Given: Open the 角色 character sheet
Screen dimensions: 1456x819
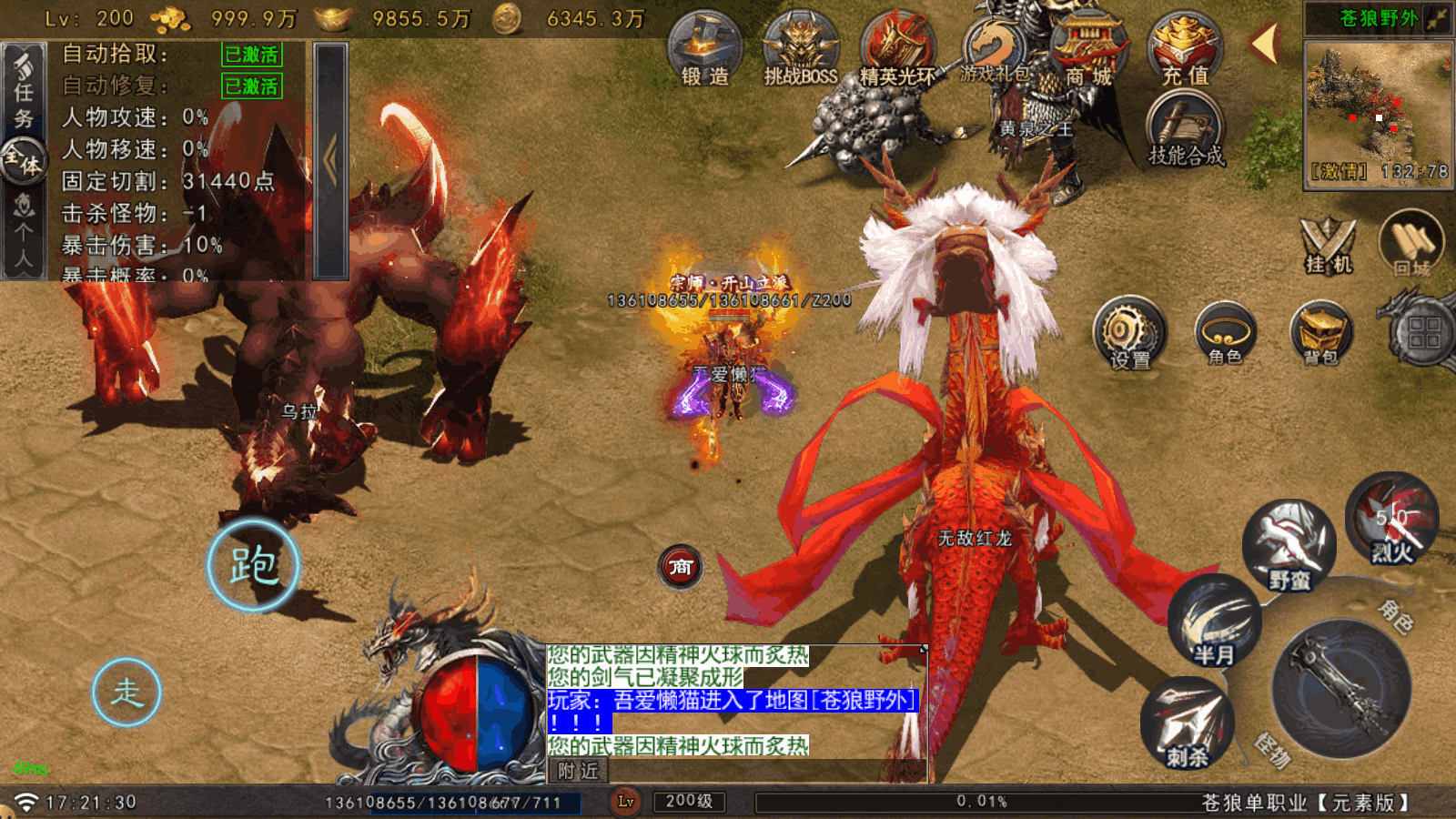Looking at the screenshot, I should click(x=1225, y=332).
